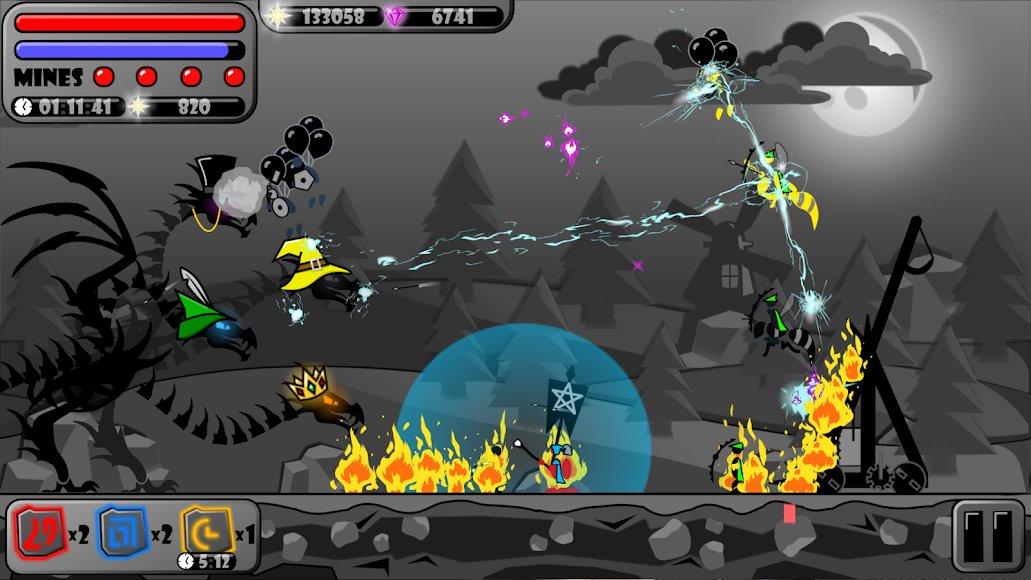Use the blue rune stone power-up
This screenshot has height=580, width=1031.
pyautogui.click(x=121, y=533)
